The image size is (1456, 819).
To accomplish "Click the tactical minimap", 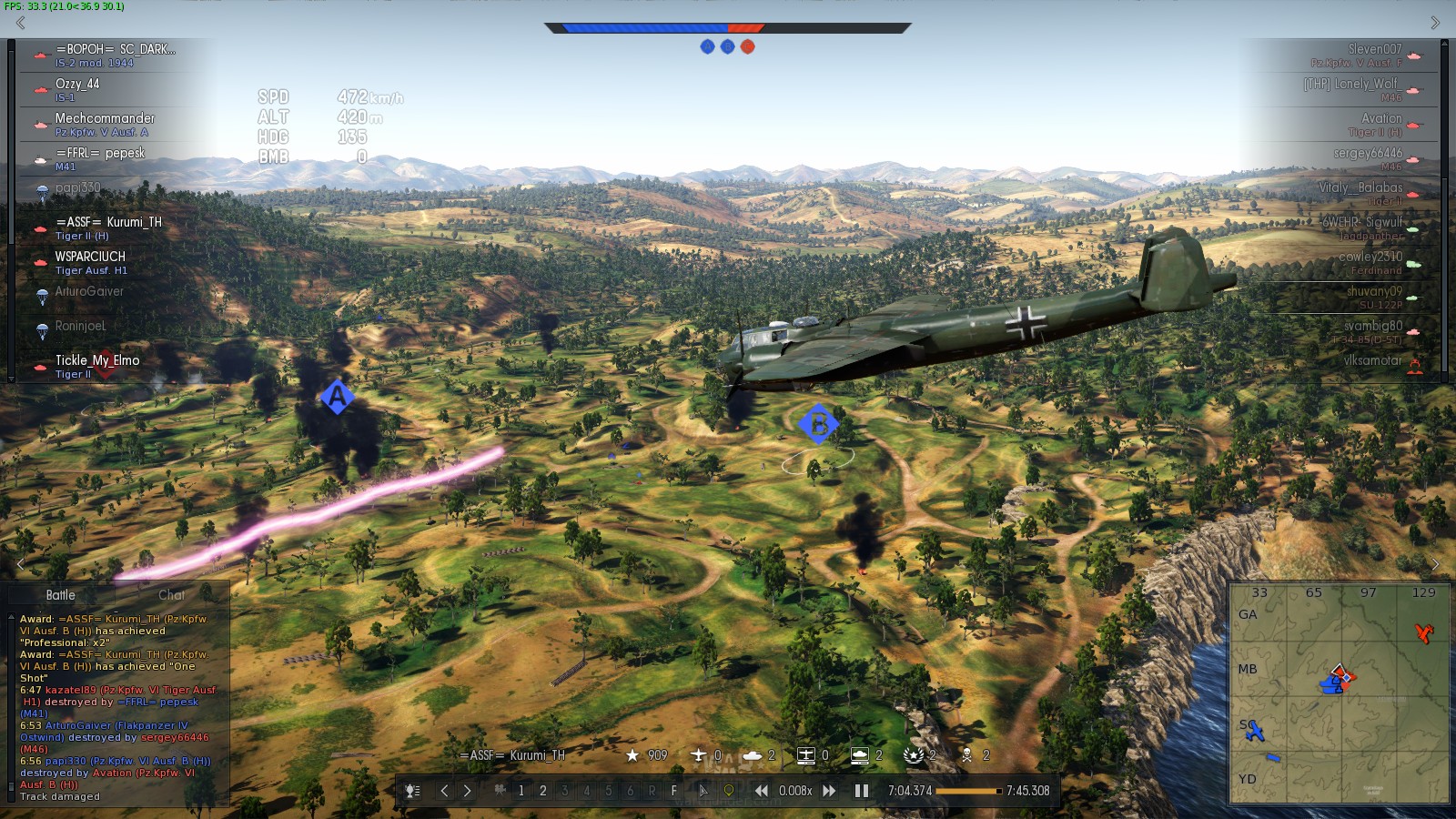I will click(x=1339, y=693).
